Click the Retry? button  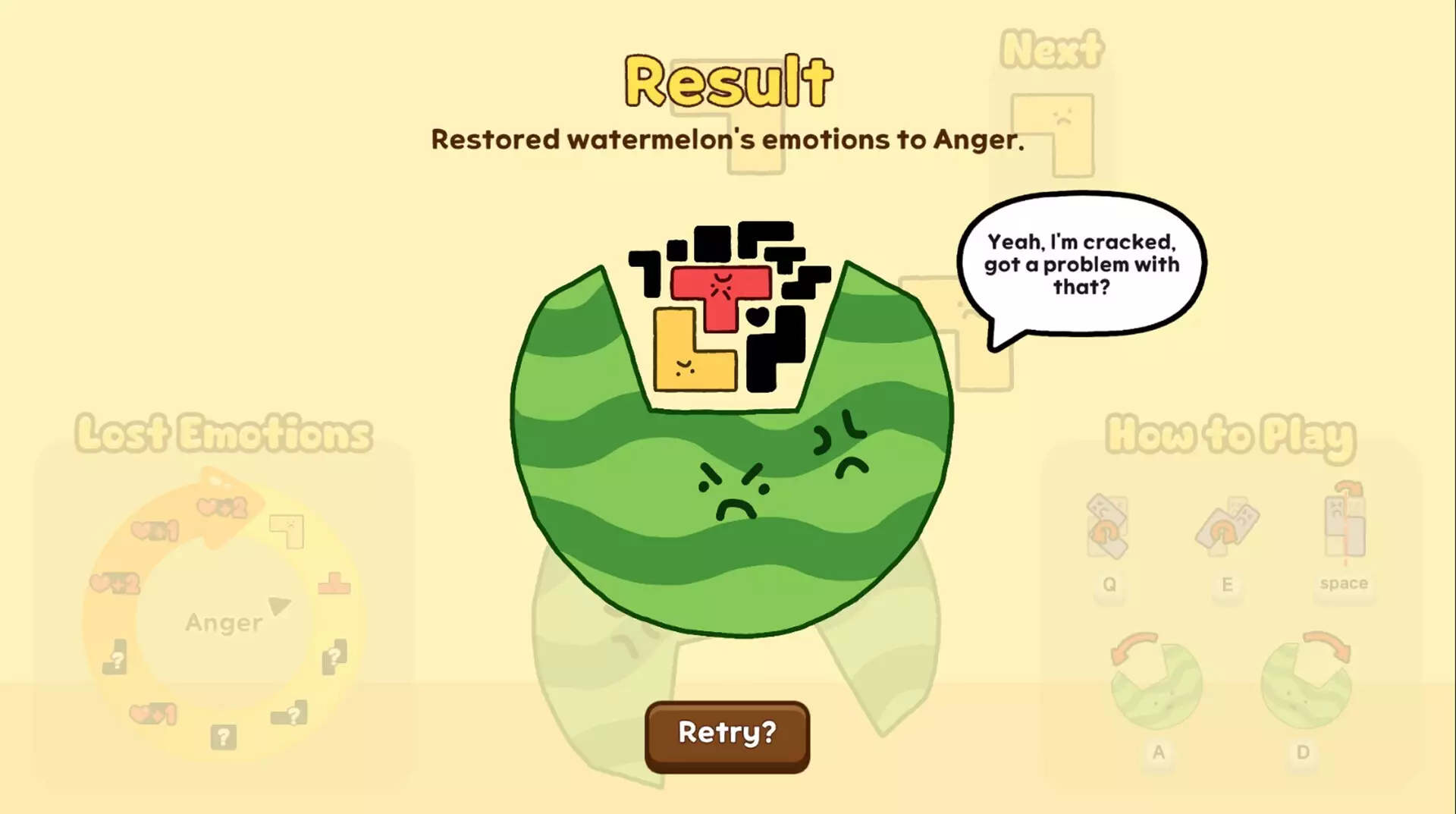[726, 733]
